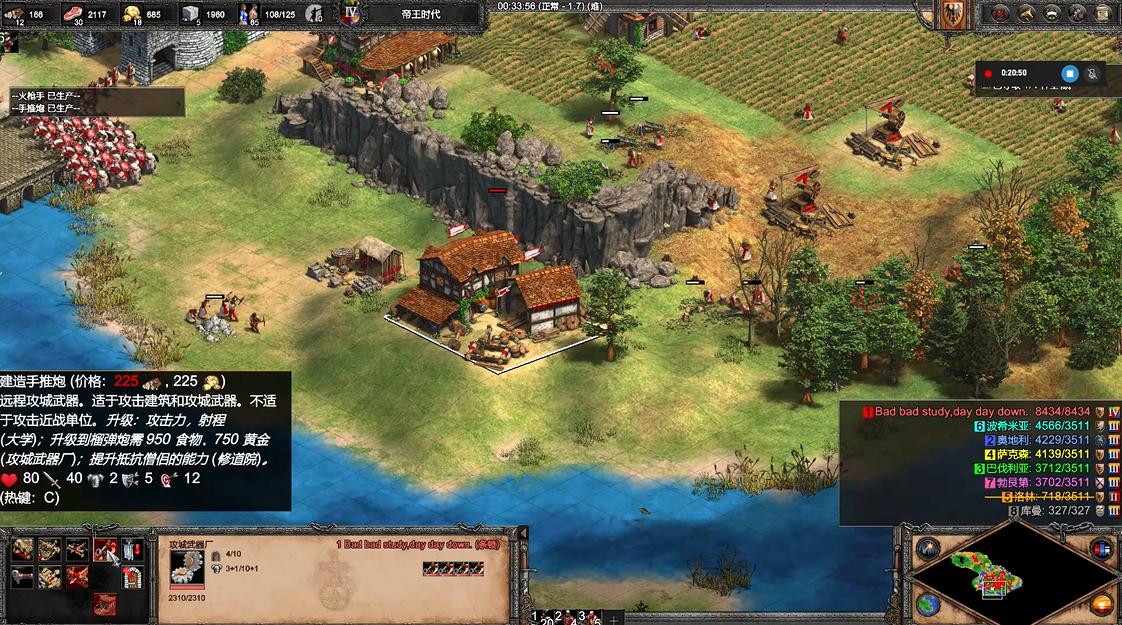Open the diplomacy horn button
The width and height of the screenshot is (1122, 625).
click(x=1025, y=13)
